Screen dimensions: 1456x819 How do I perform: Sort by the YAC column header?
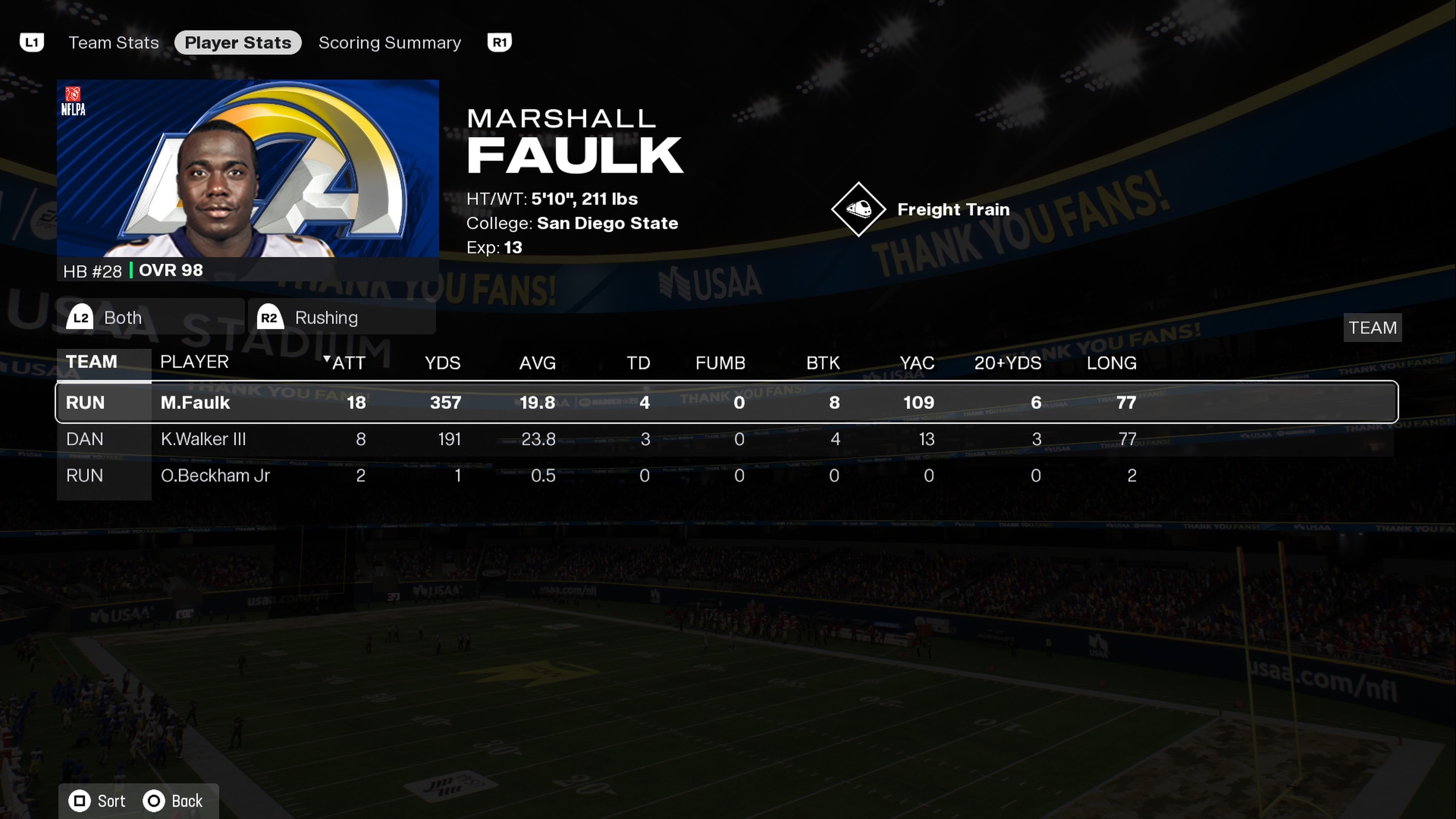[x=917, y=363]
